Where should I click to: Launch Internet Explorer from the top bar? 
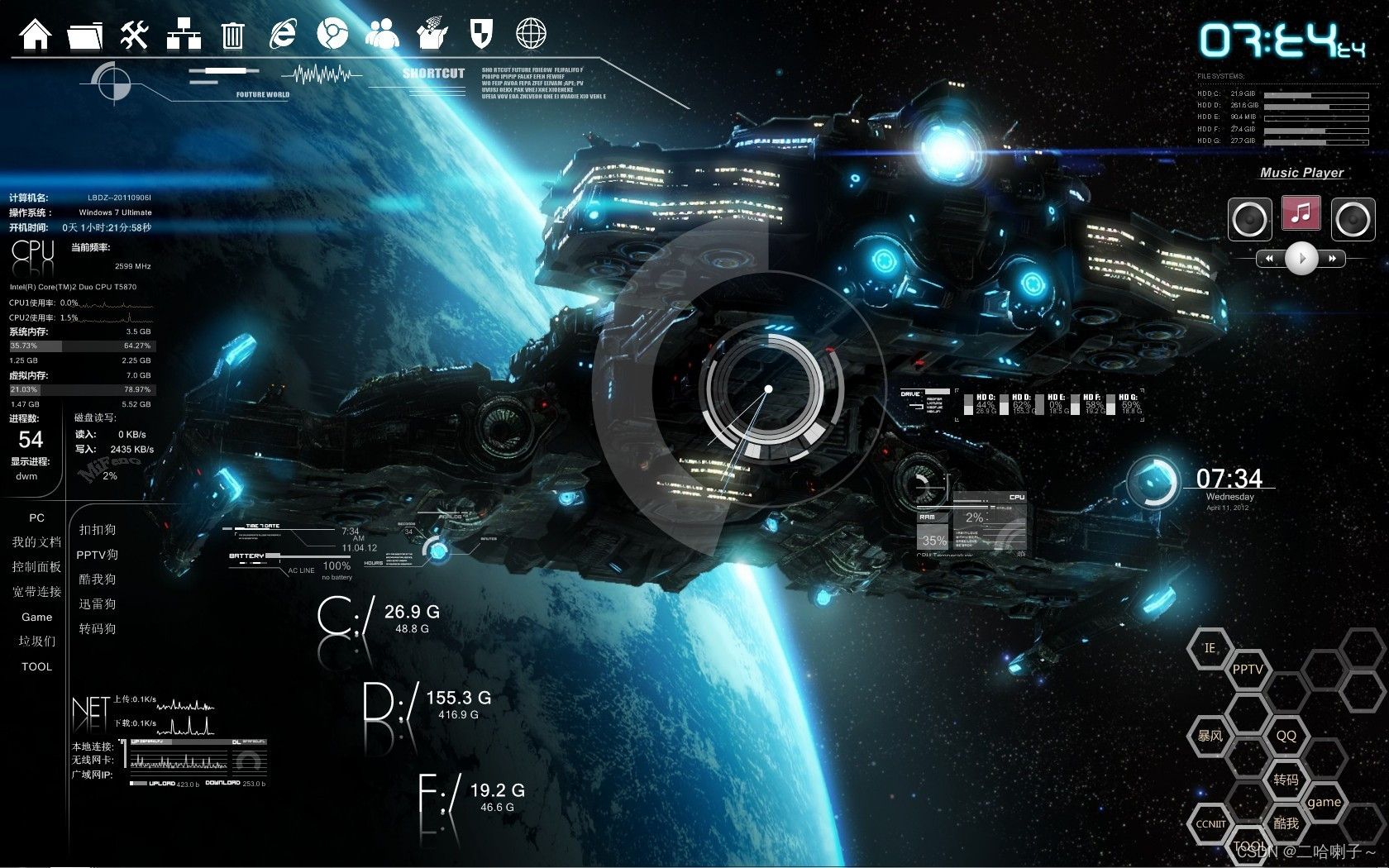(283, 35)
